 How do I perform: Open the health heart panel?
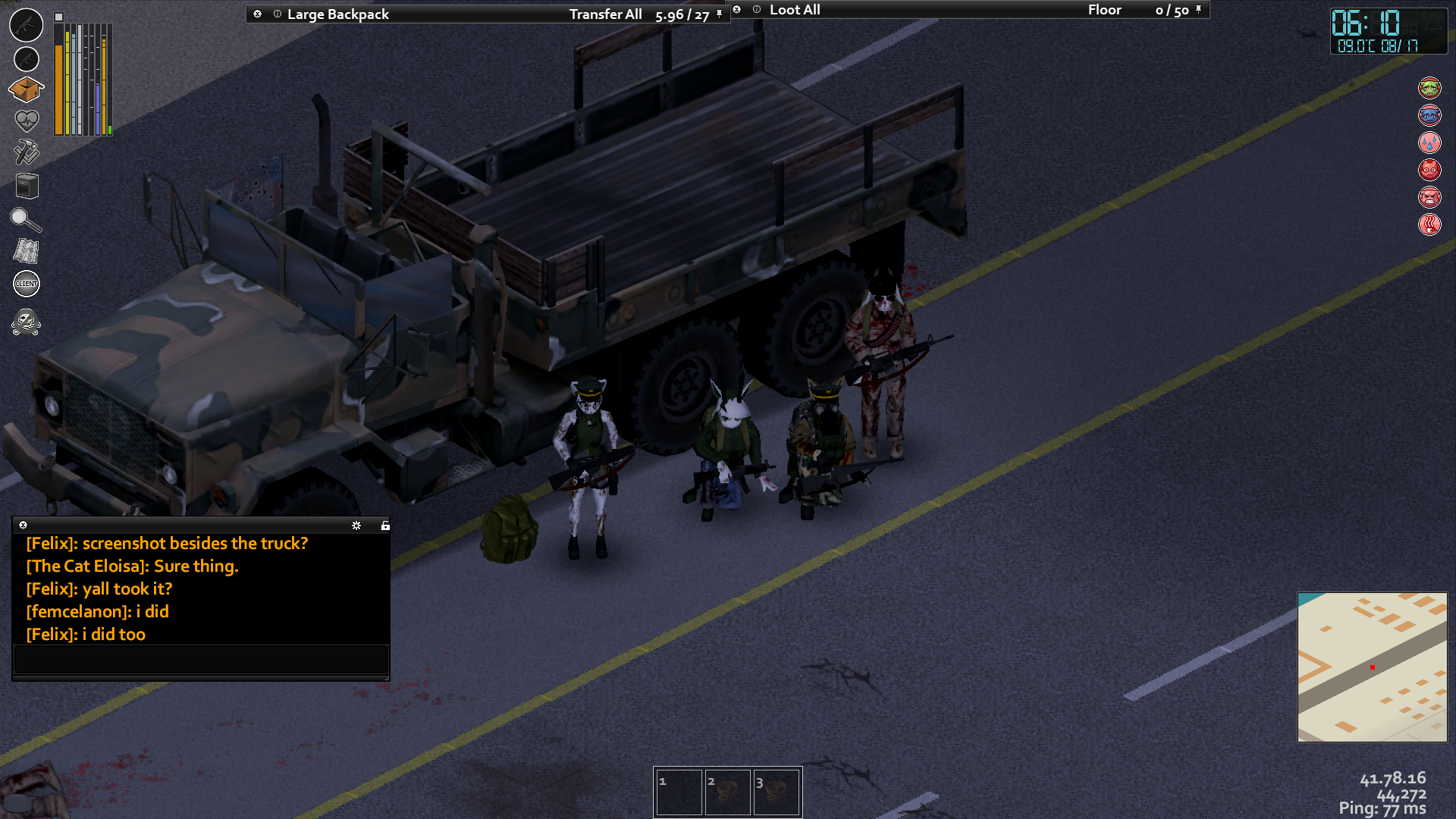(x=27, y=120)
